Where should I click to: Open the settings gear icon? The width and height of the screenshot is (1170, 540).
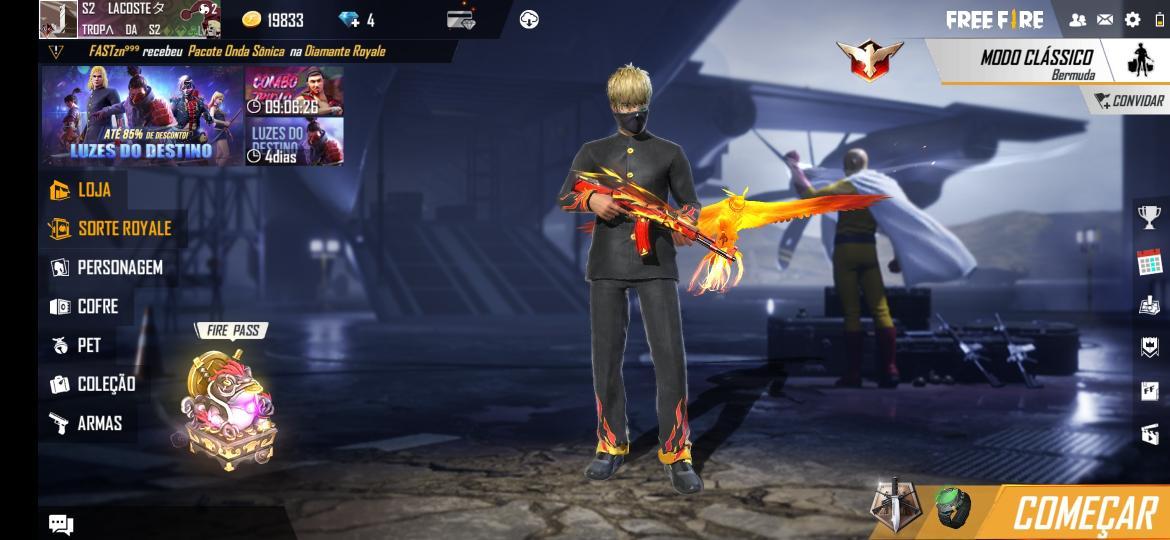tap(1132, 20)
